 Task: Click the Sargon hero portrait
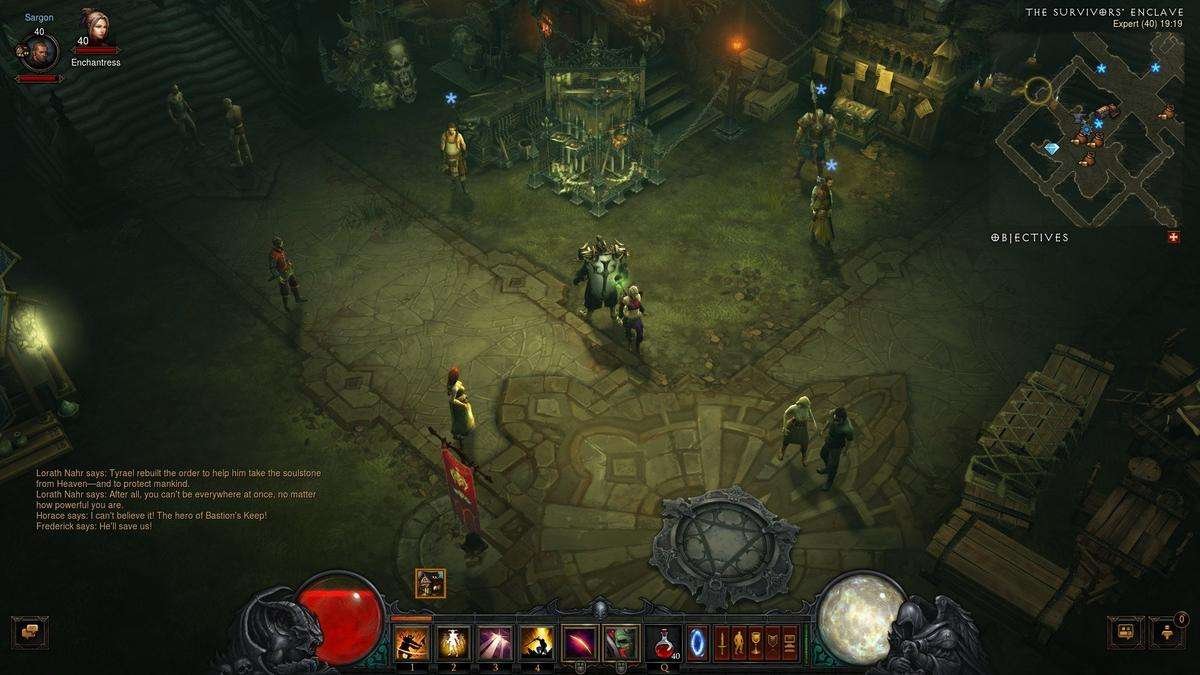tap(39, 52)
